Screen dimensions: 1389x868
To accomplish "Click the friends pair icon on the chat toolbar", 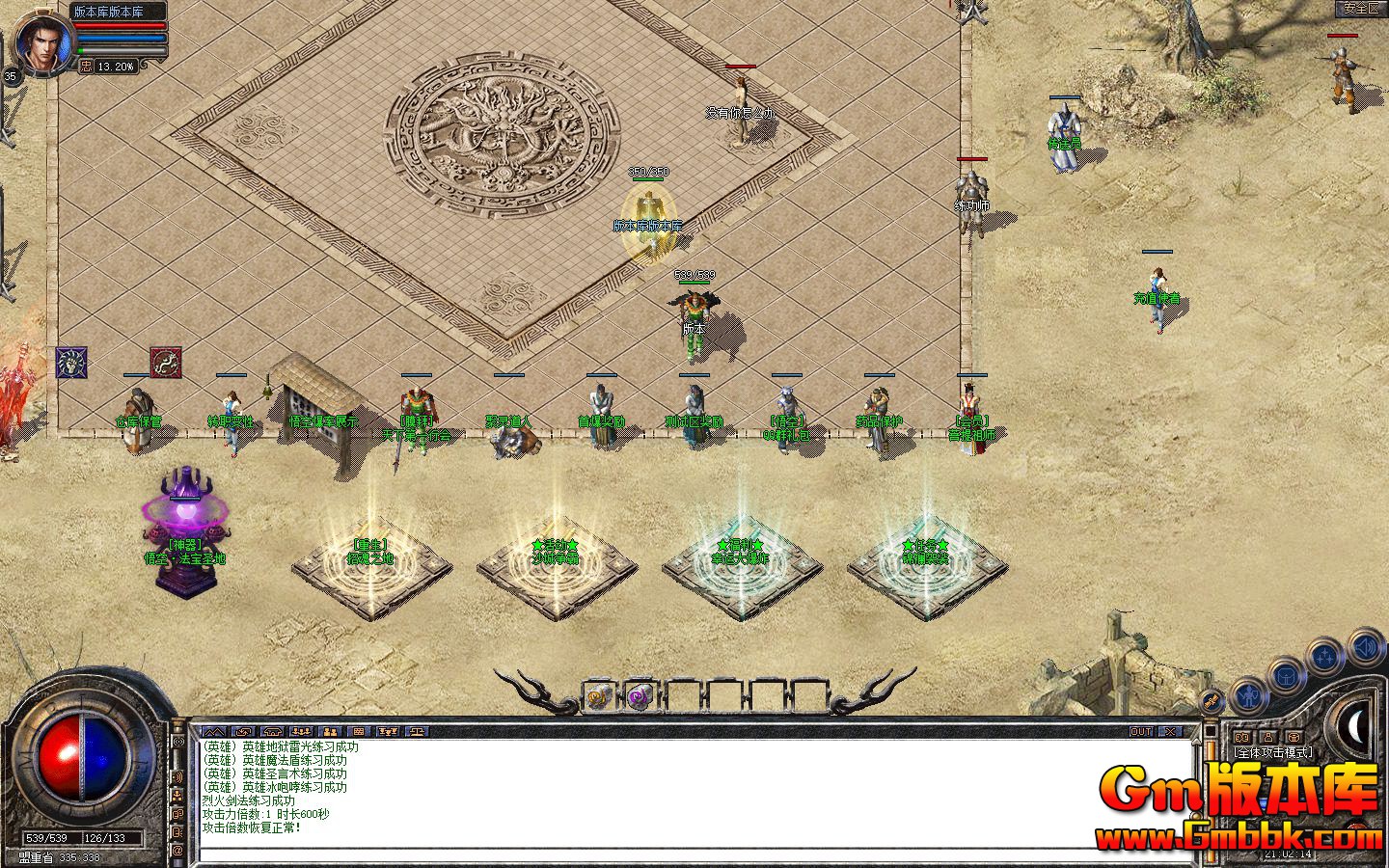I will click(330, 731).
